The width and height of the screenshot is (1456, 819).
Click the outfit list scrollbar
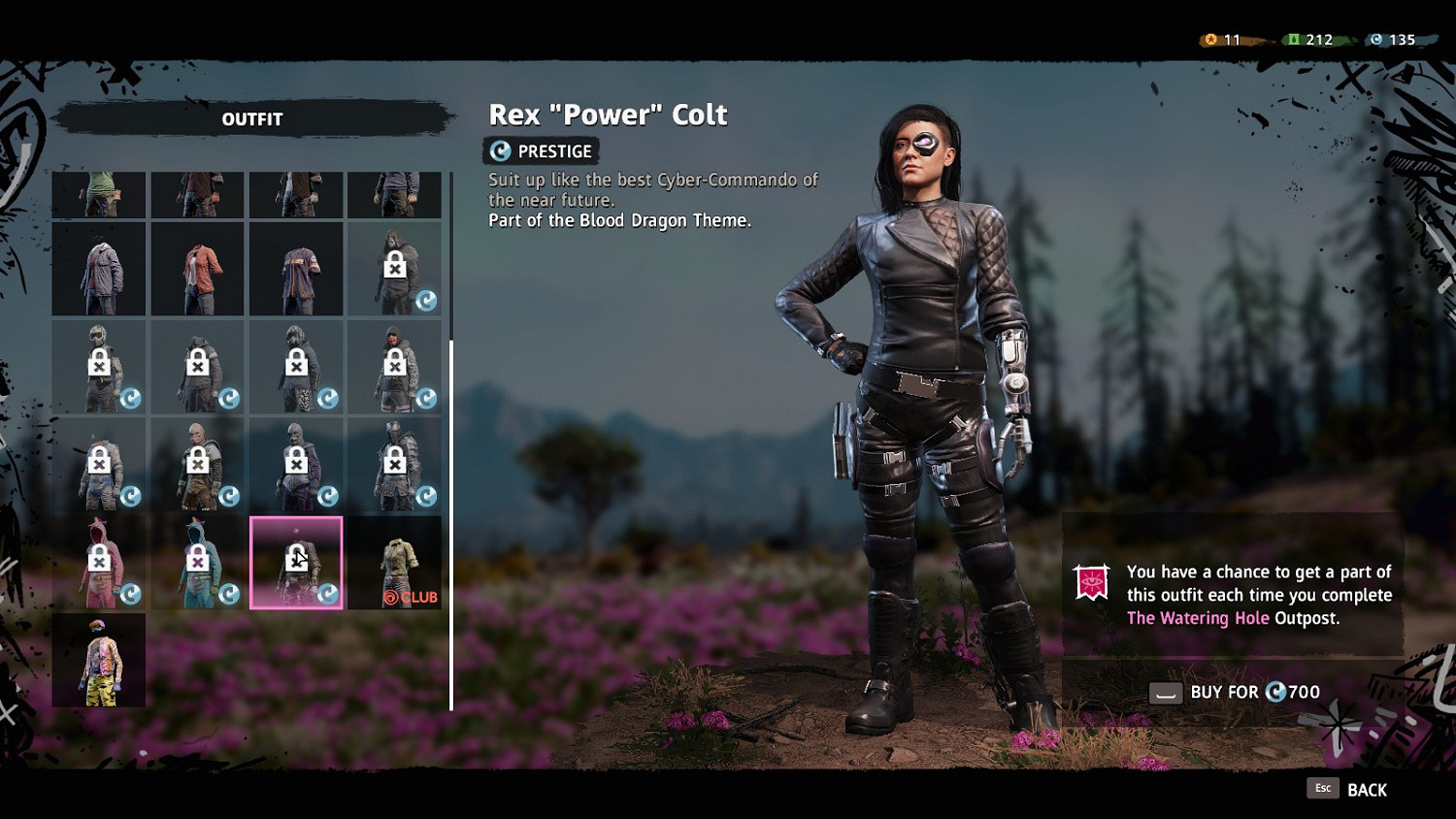[x=451, y=524]
